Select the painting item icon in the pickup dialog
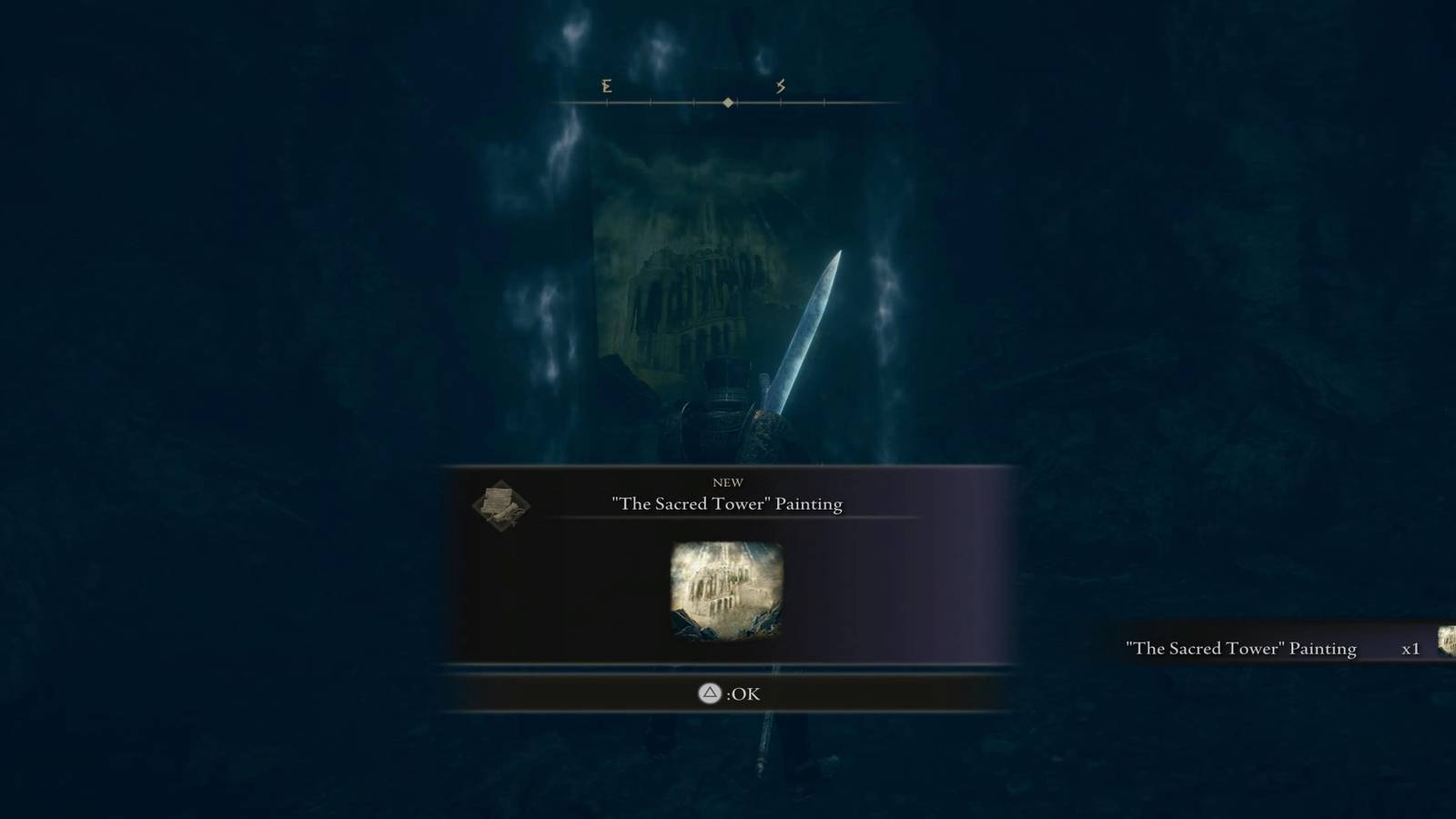1456x819 pixels. click(x=499, y=504)
